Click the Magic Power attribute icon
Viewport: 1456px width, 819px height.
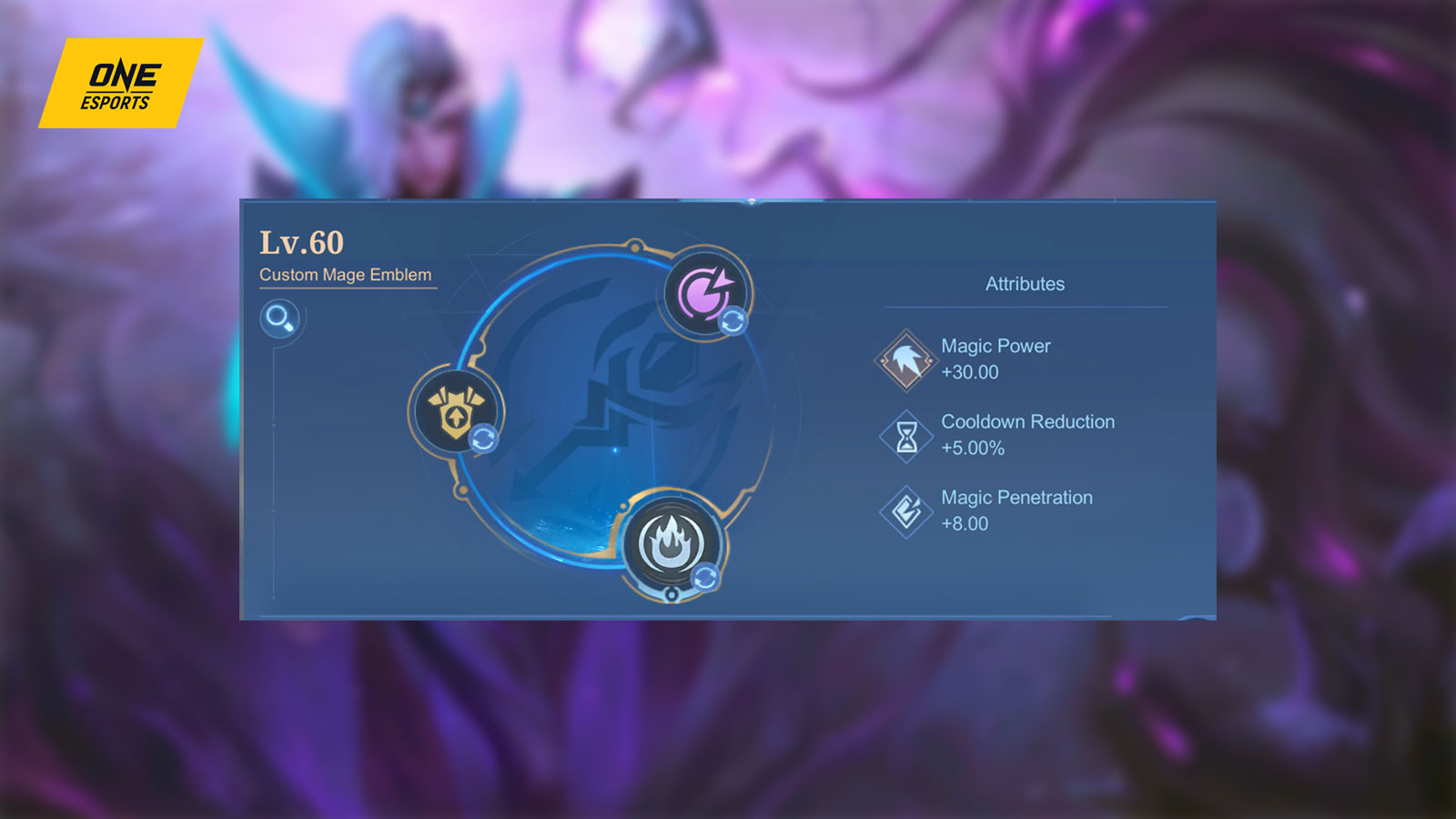904,358
